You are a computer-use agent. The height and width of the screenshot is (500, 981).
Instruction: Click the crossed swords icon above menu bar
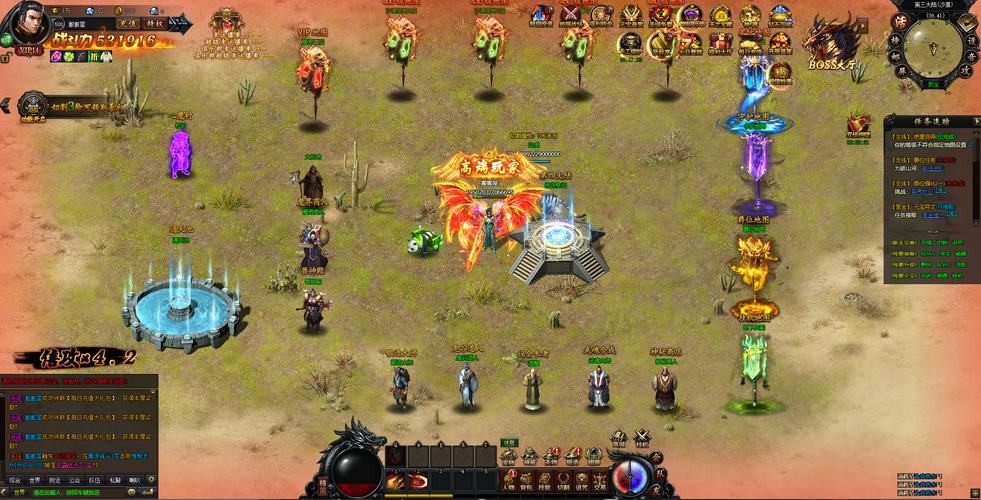(x=641, y=437)
